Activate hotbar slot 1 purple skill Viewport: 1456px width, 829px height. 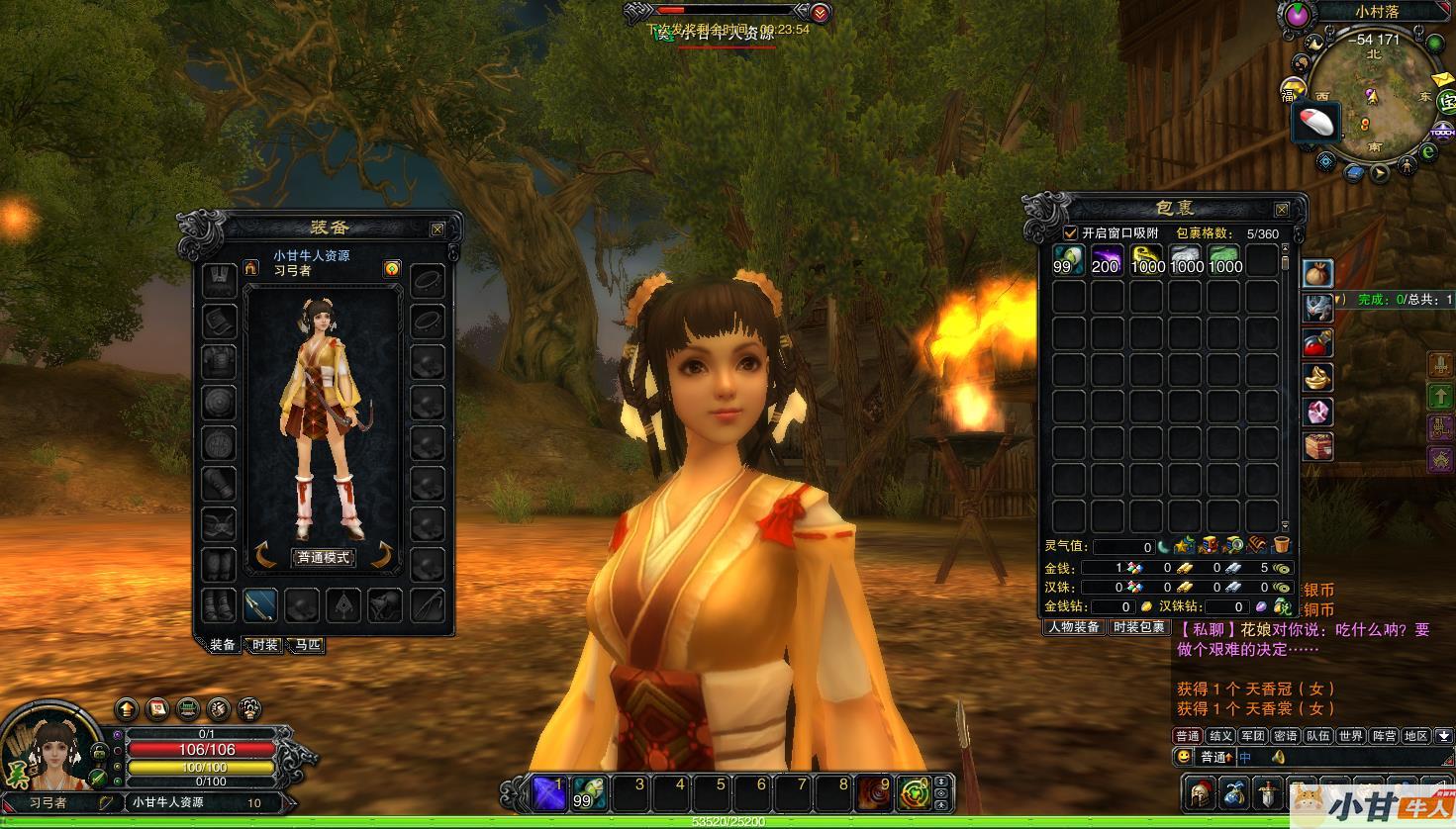pos(547,792)
